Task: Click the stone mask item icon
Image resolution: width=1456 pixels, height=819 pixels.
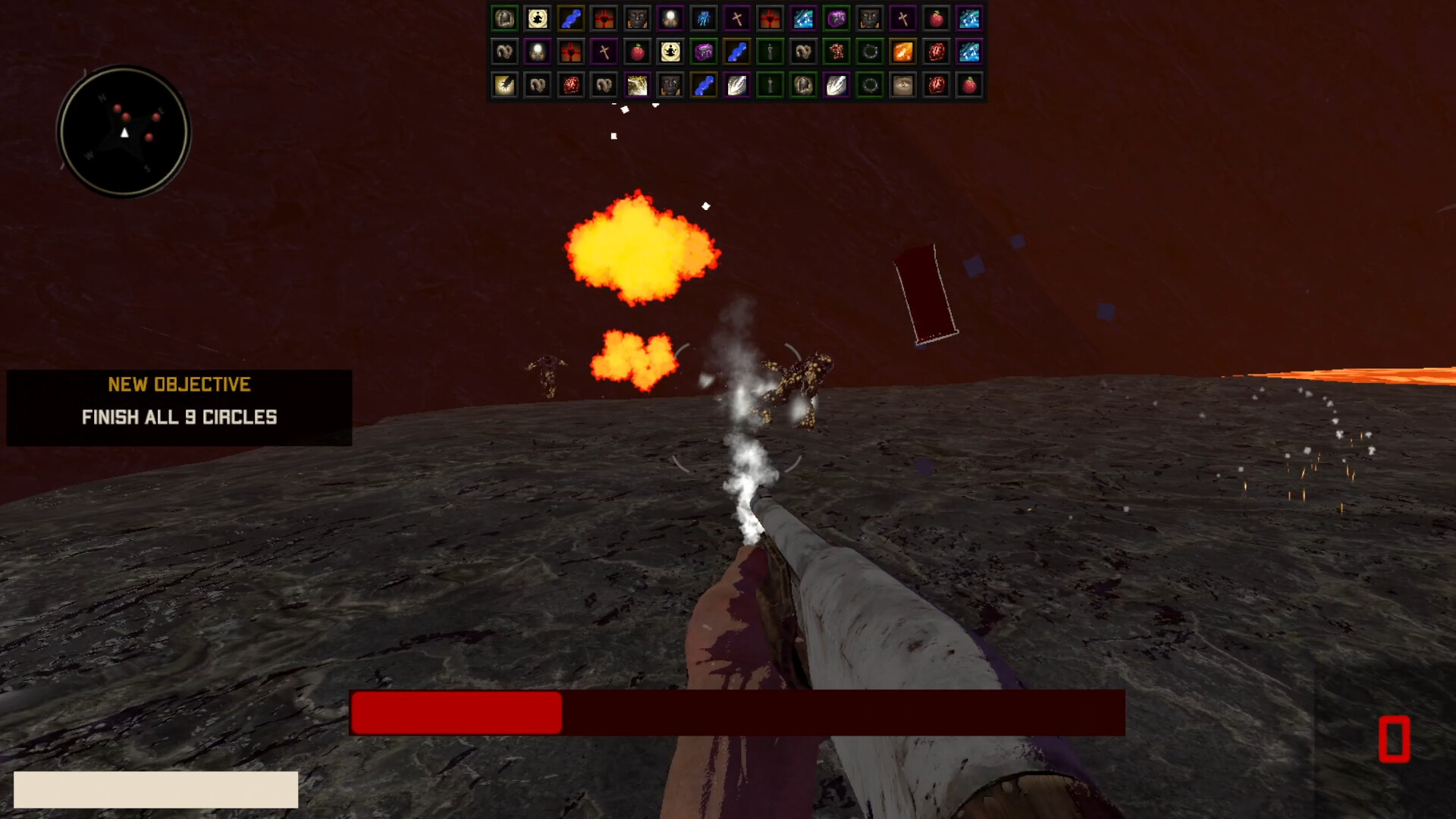Action: coord(636,17)
